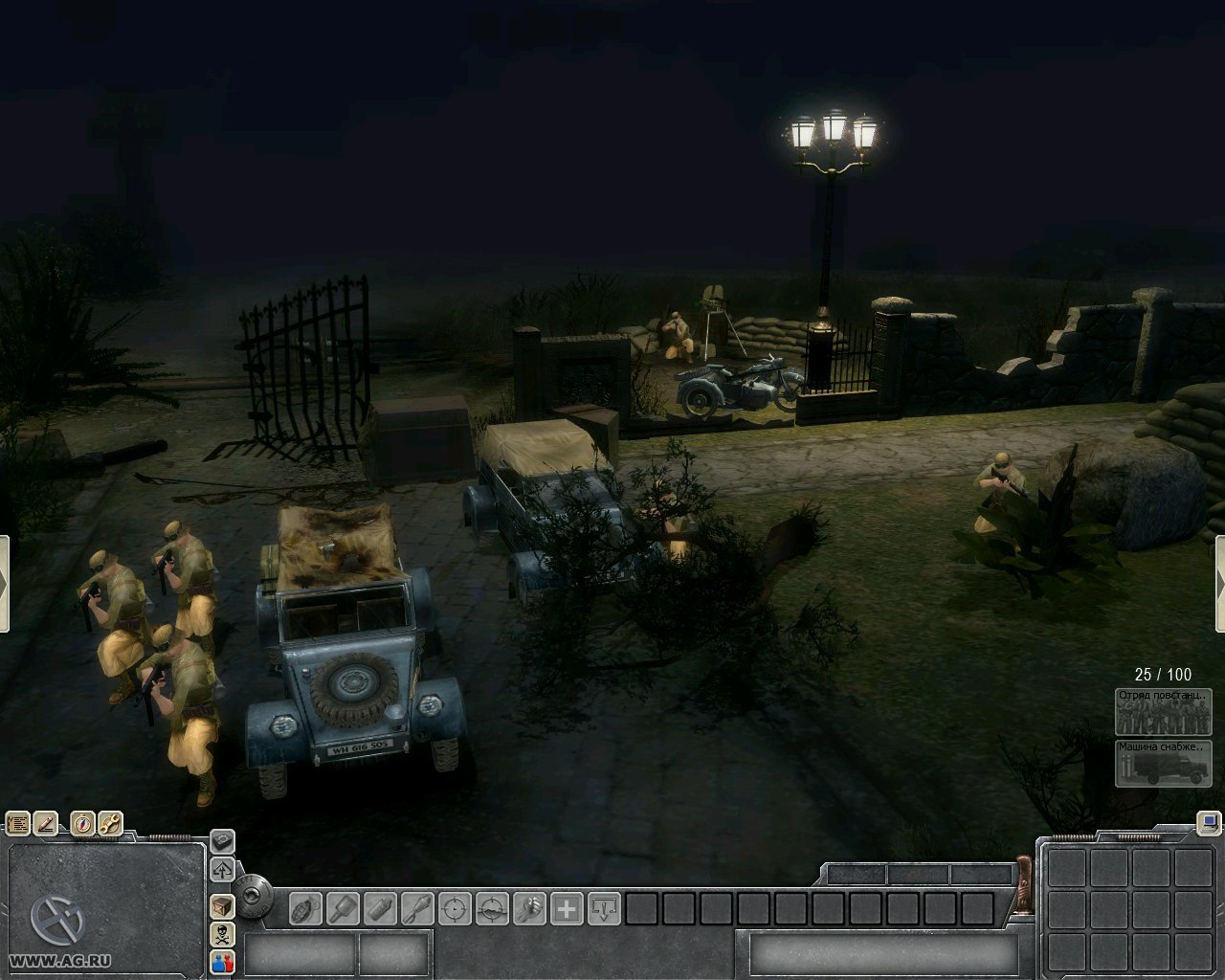Select the frag grenade action
Screen dimensions: 1225x980
(305, 907)
